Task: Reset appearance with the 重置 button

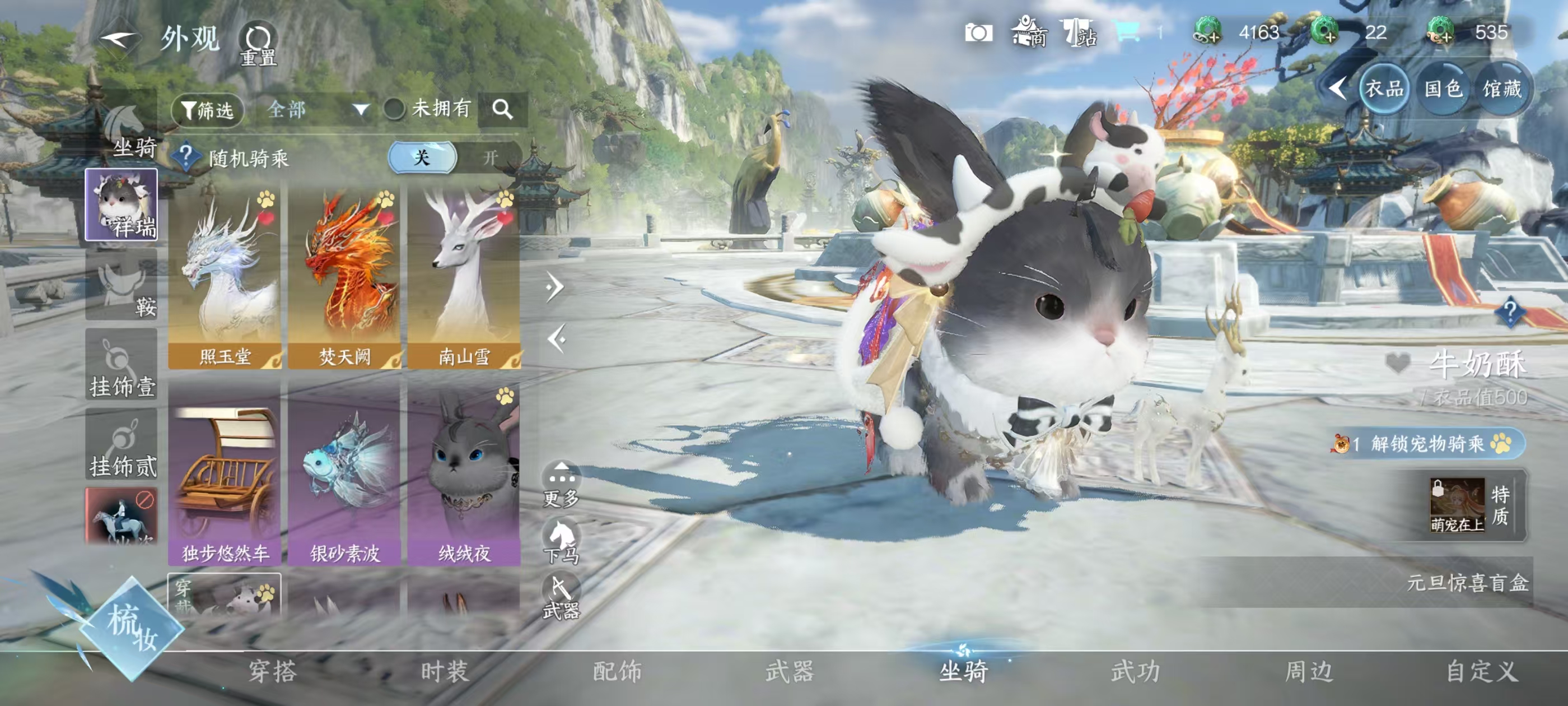Action: [x=258, y=44]
